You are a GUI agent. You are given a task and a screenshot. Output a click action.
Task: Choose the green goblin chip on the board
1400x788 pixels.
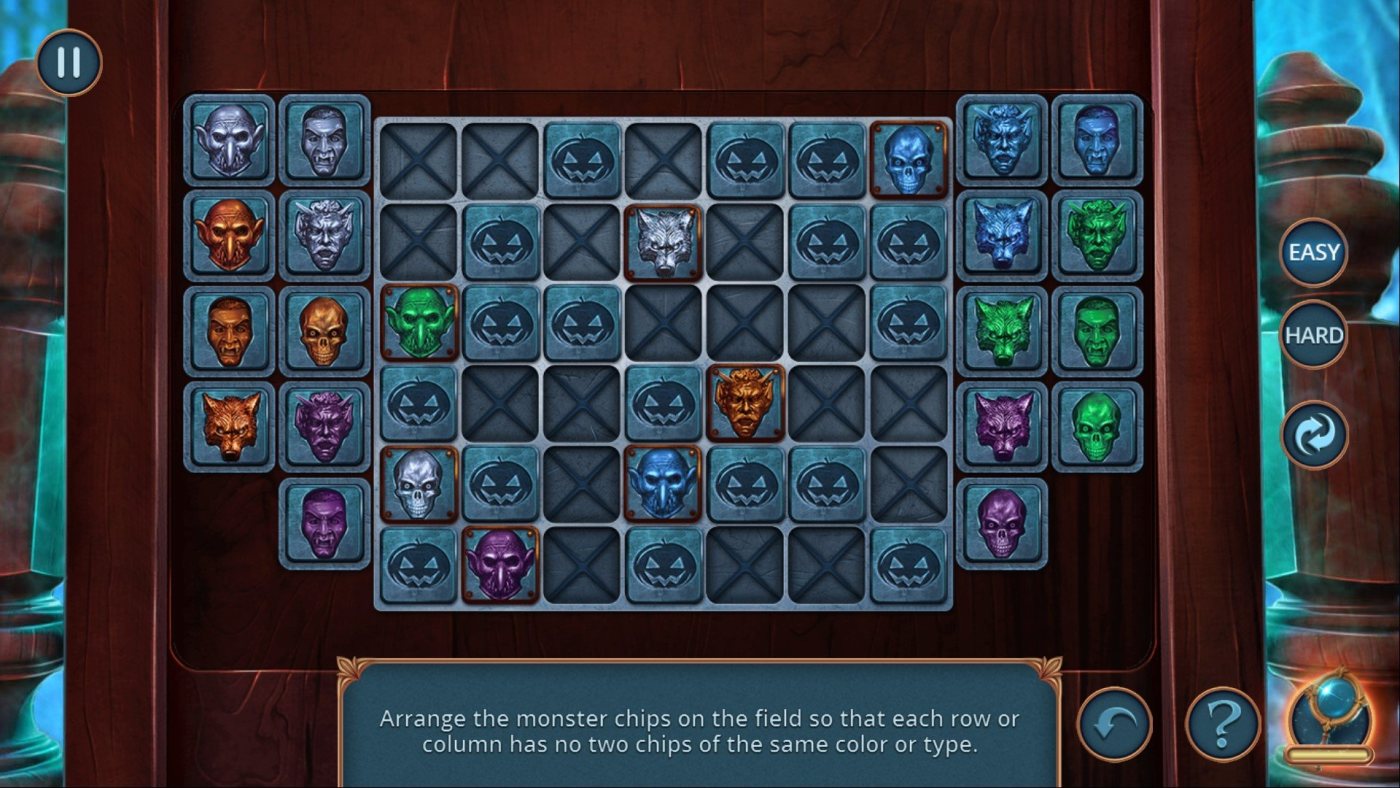pos(419,322)
